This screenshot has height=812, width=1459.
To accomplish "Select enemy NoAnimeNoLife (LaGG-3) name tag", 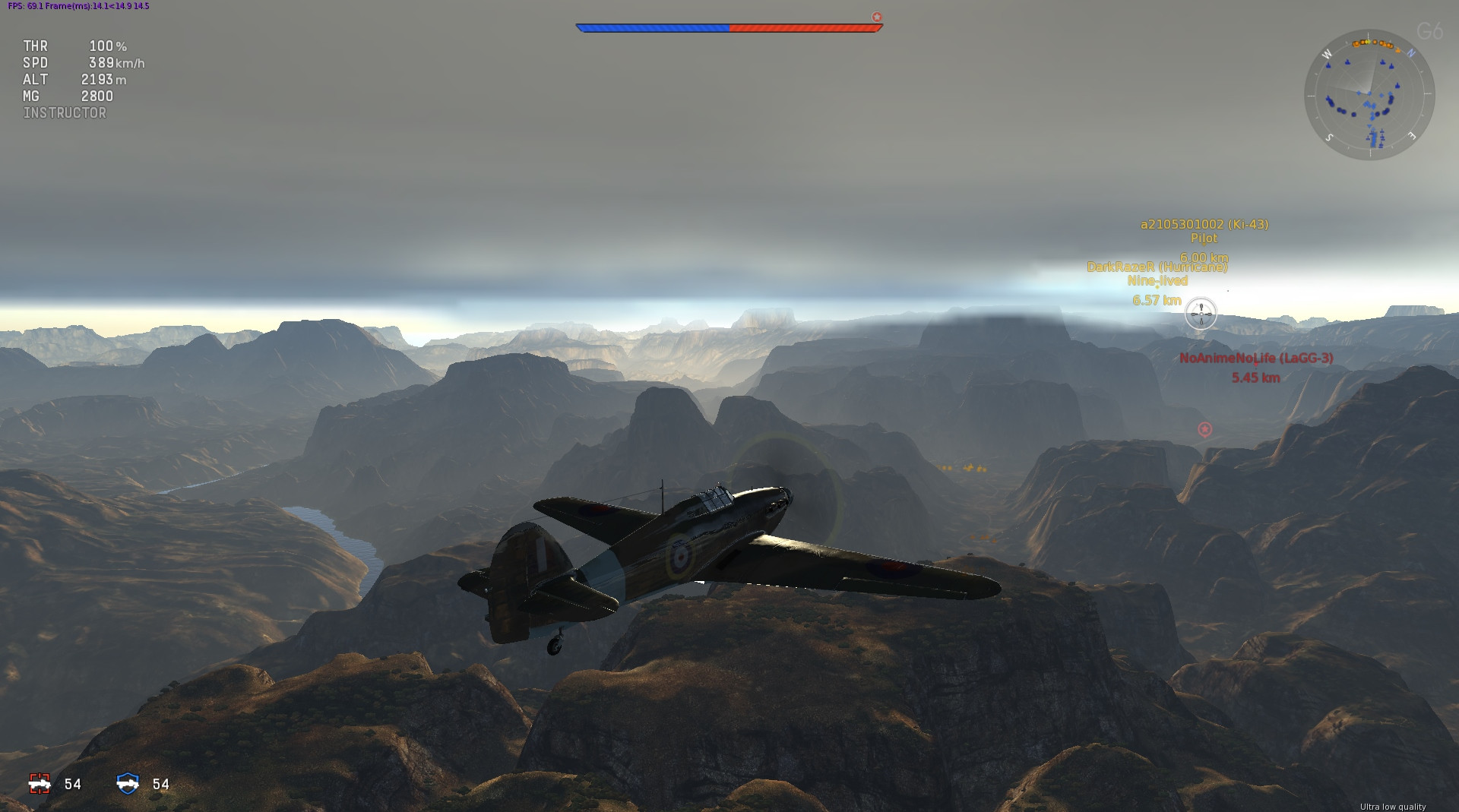I will click(x=1256, y=358).
